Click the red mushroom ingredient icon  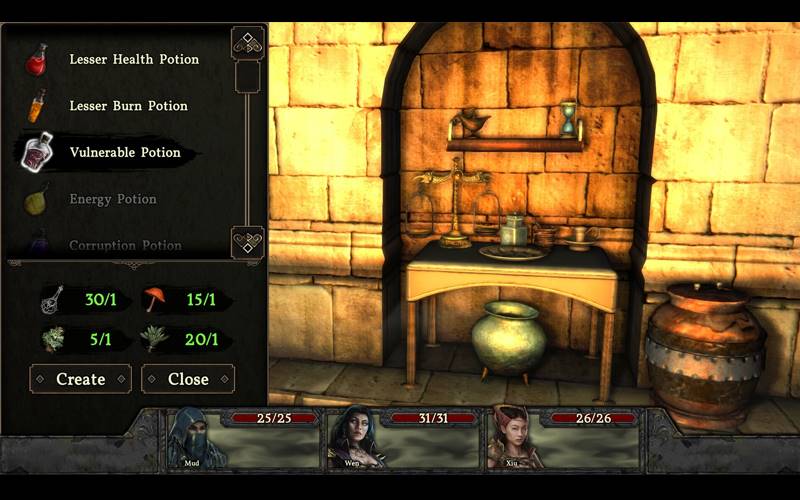157,298
